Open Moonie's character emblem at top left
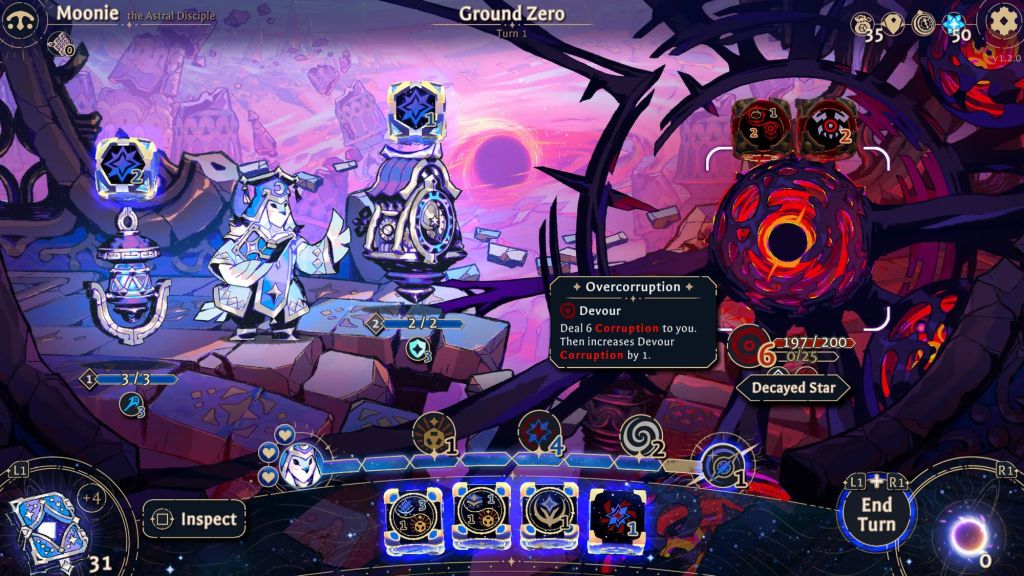Viewport: 1024px width, 576px height. (x=20, y=20)
